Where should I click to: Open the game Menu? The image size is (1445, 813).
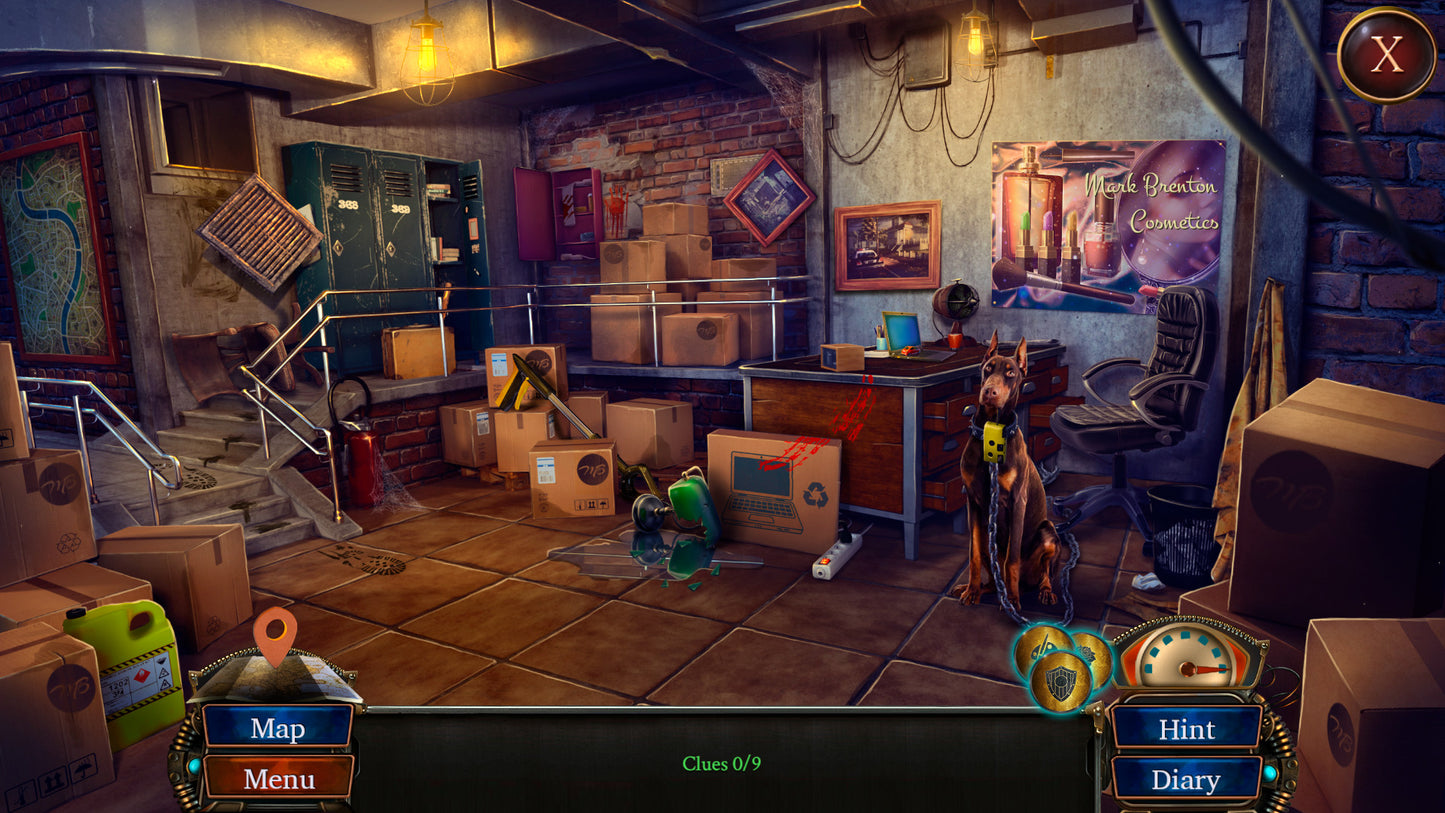point(278,778)
